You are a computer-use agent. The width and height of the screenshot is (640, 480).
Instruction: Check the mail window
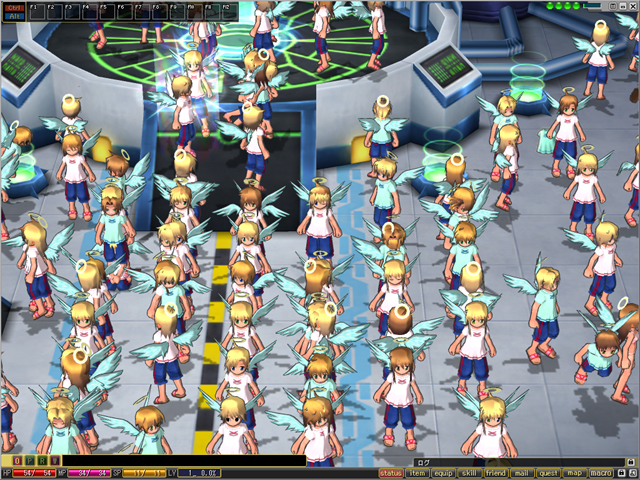click(x=521, y=473)
